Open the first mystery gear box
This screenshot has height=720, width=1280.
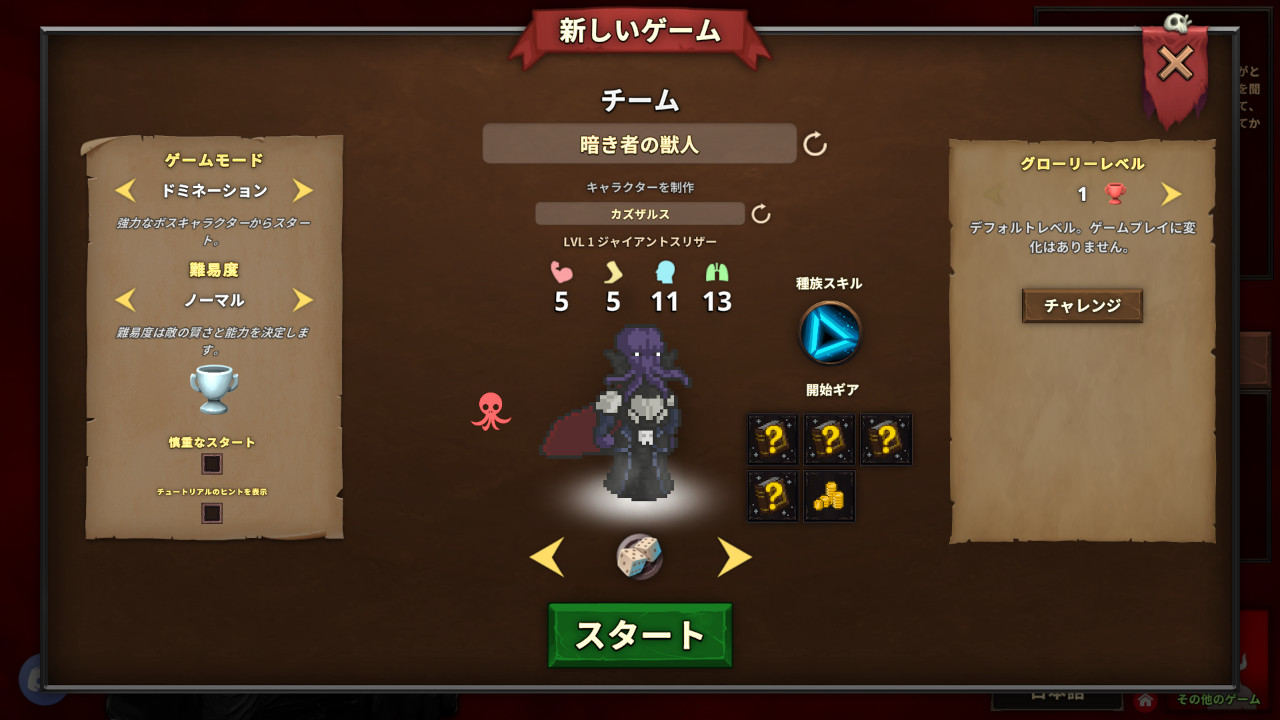coord(771,439)
